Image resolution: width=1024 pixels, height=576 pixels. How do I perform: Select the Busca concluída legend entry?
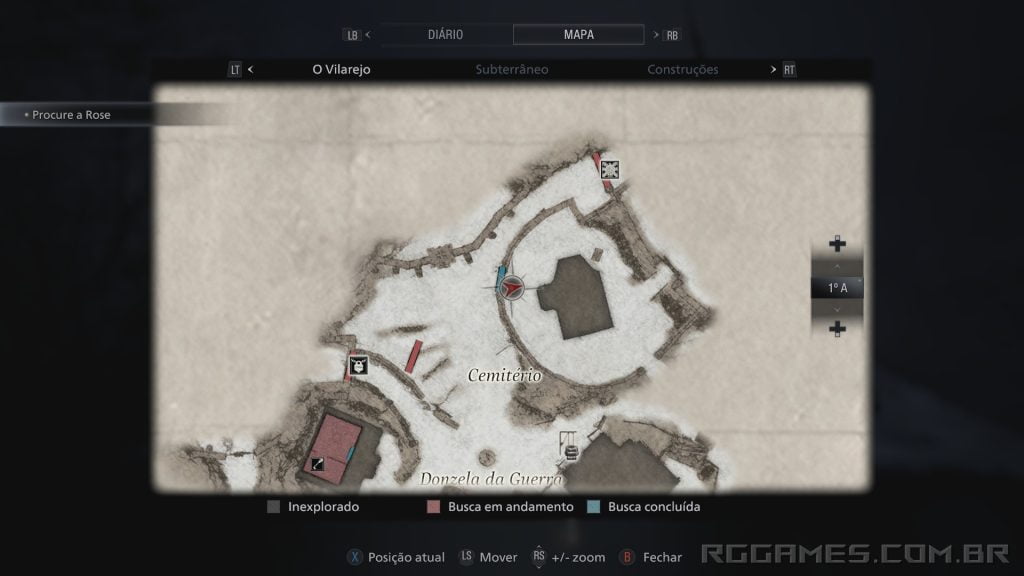coord(644,507)
